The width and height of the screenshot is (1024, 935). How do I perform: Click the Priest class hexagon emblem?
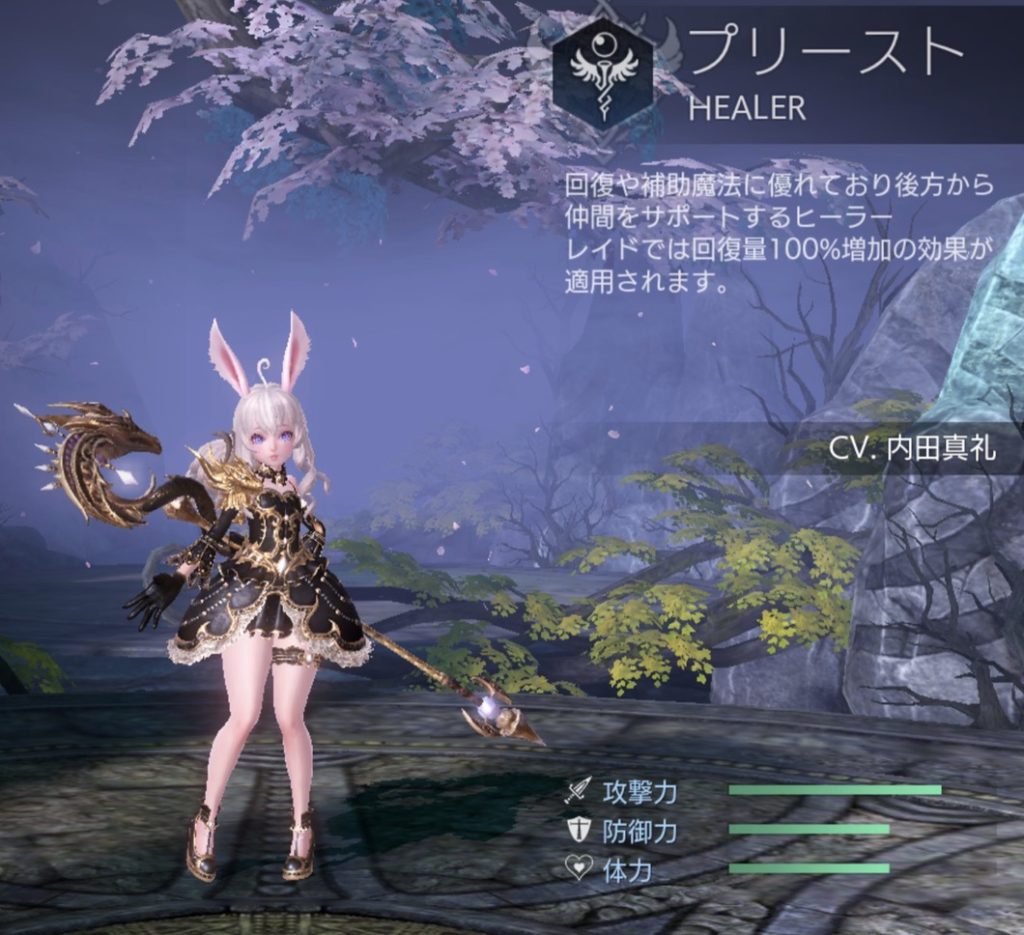tap(602, 74)
